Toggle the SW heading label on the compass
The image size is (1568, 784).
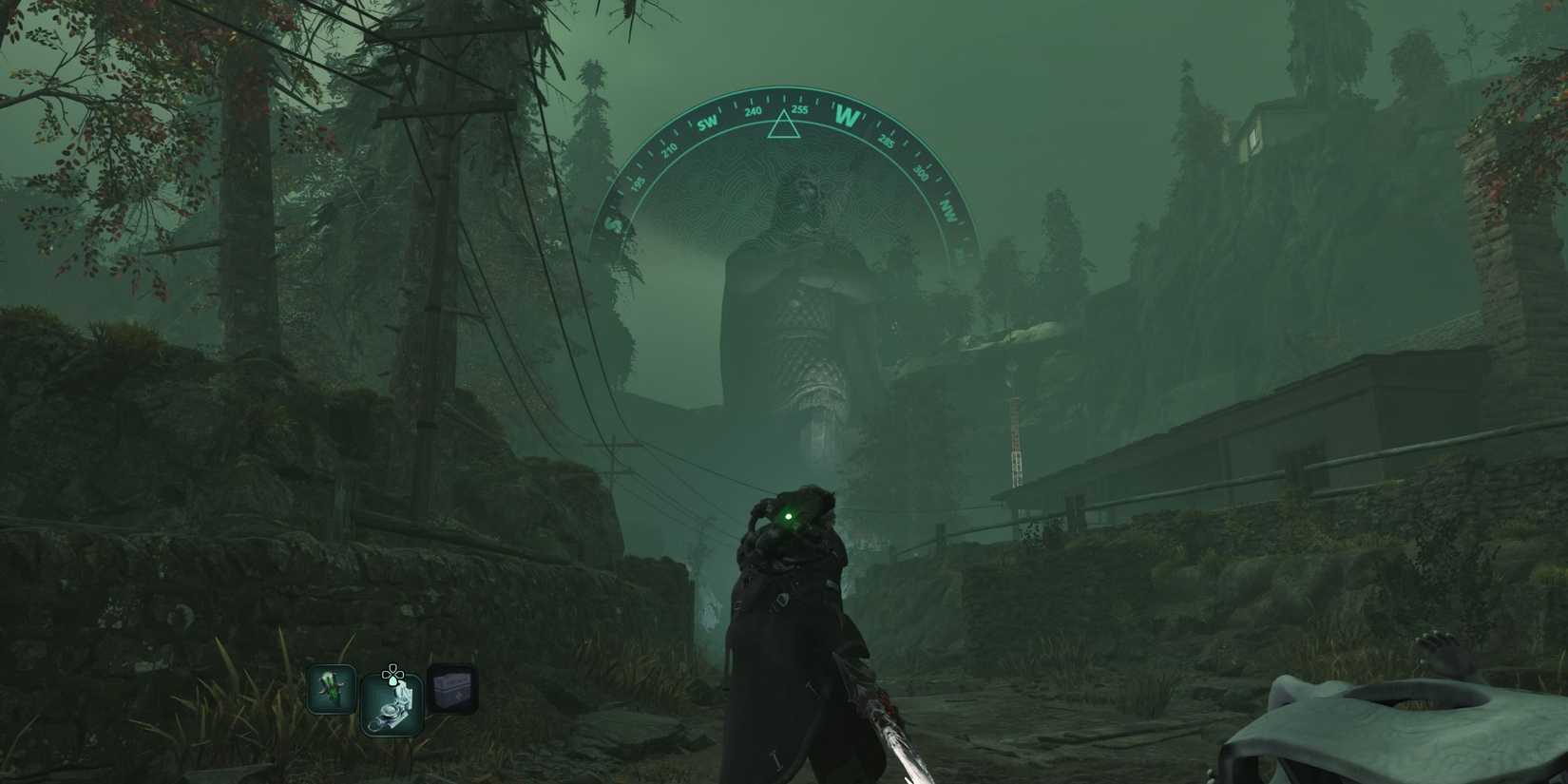point(708,122)
